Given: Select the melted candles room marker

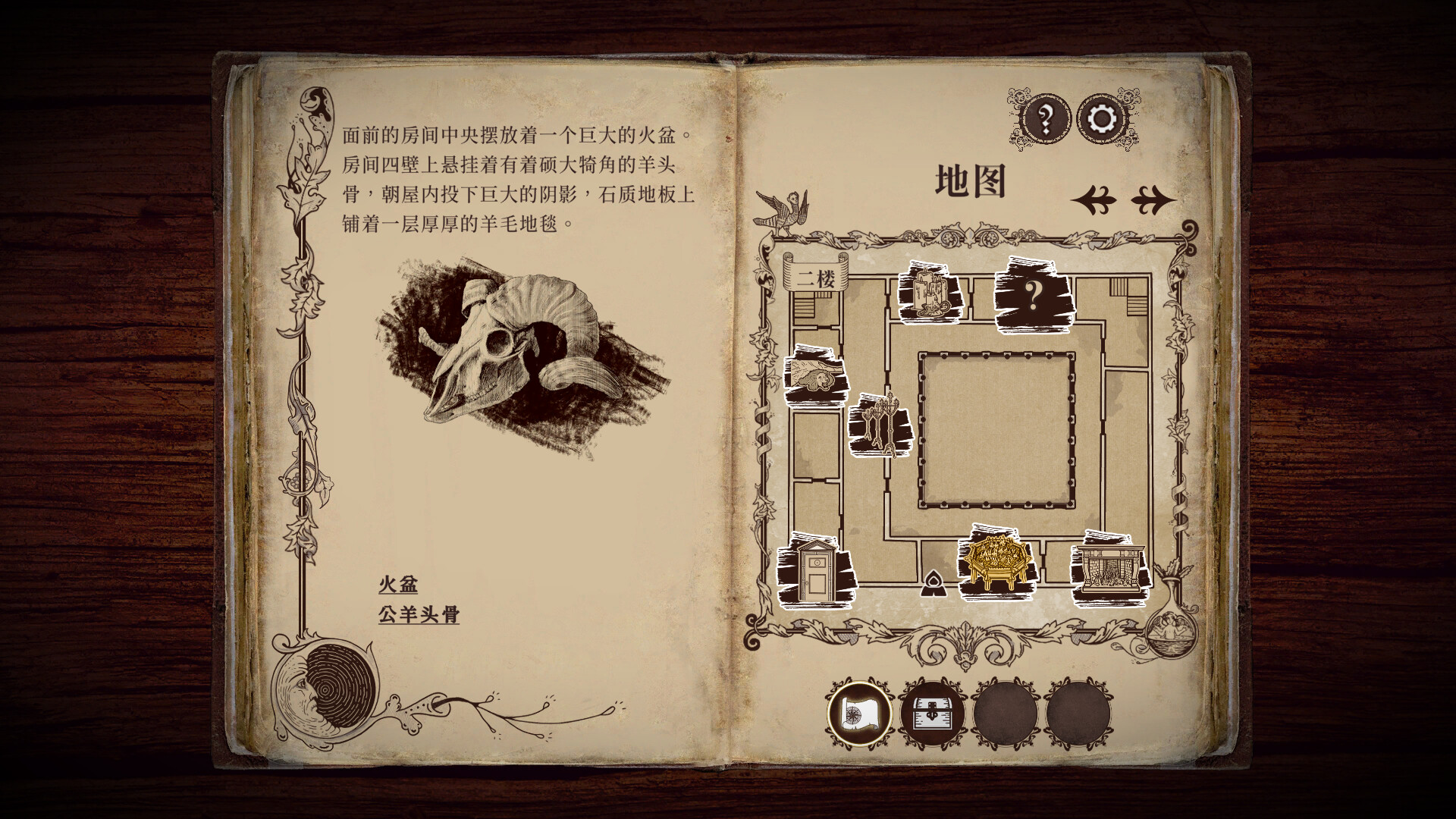Looking at the screenshot, I should pyautogui.click(x=927, y=293).
